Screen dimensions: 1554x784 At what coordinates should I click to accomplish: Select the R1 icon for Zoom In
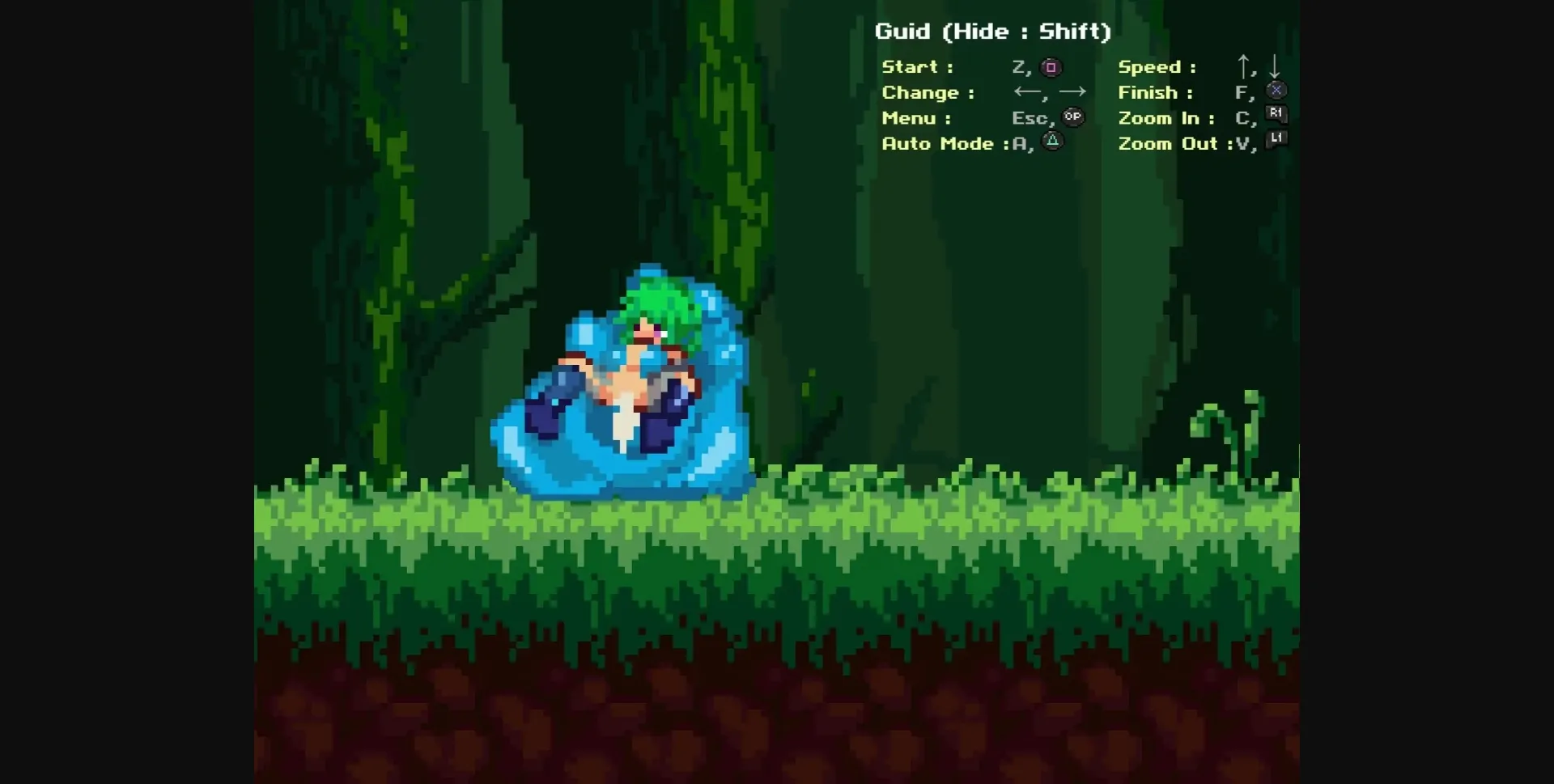pyautogui.click(x=1275, y=115)
